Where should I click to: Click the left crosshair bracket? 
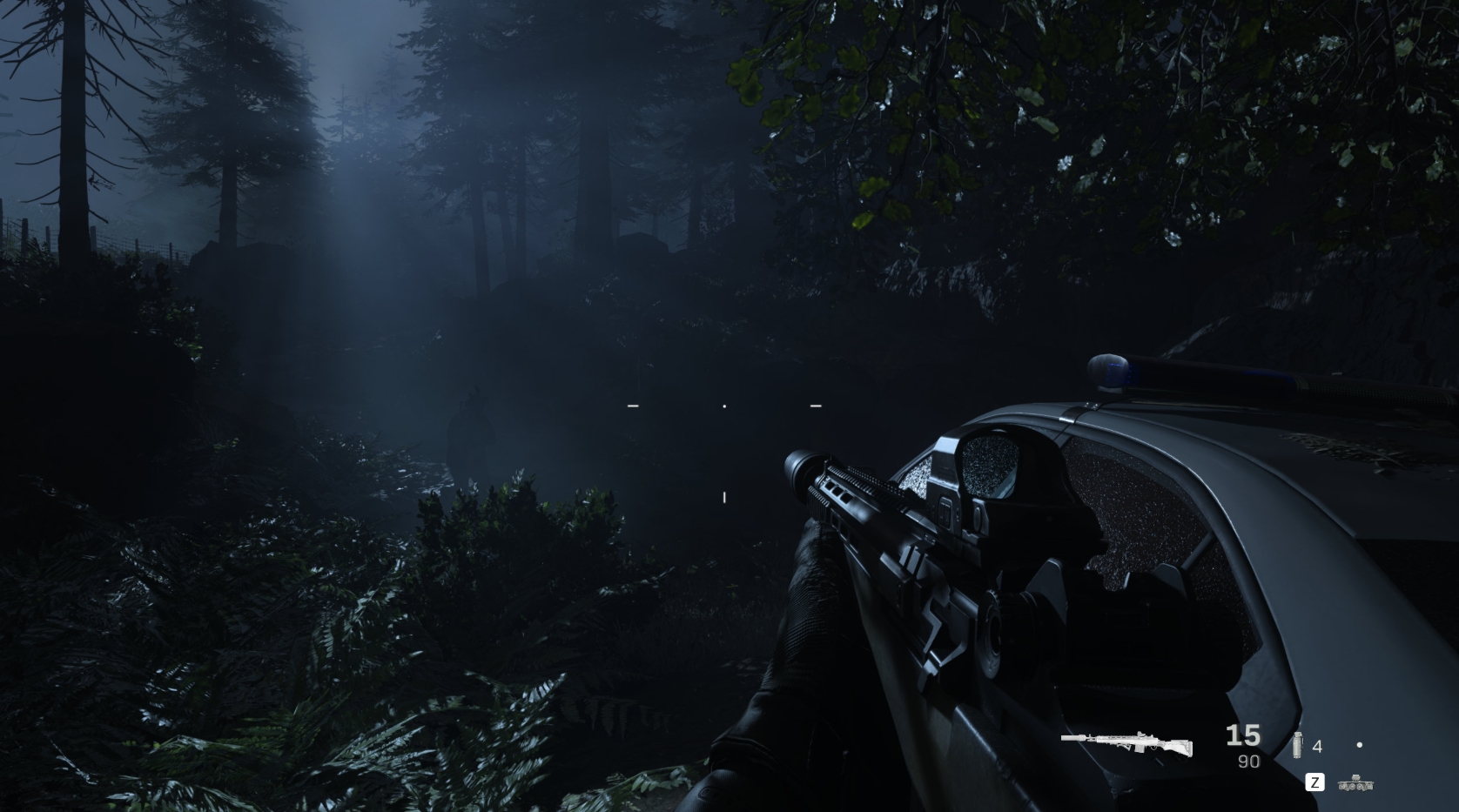point(633,405)
